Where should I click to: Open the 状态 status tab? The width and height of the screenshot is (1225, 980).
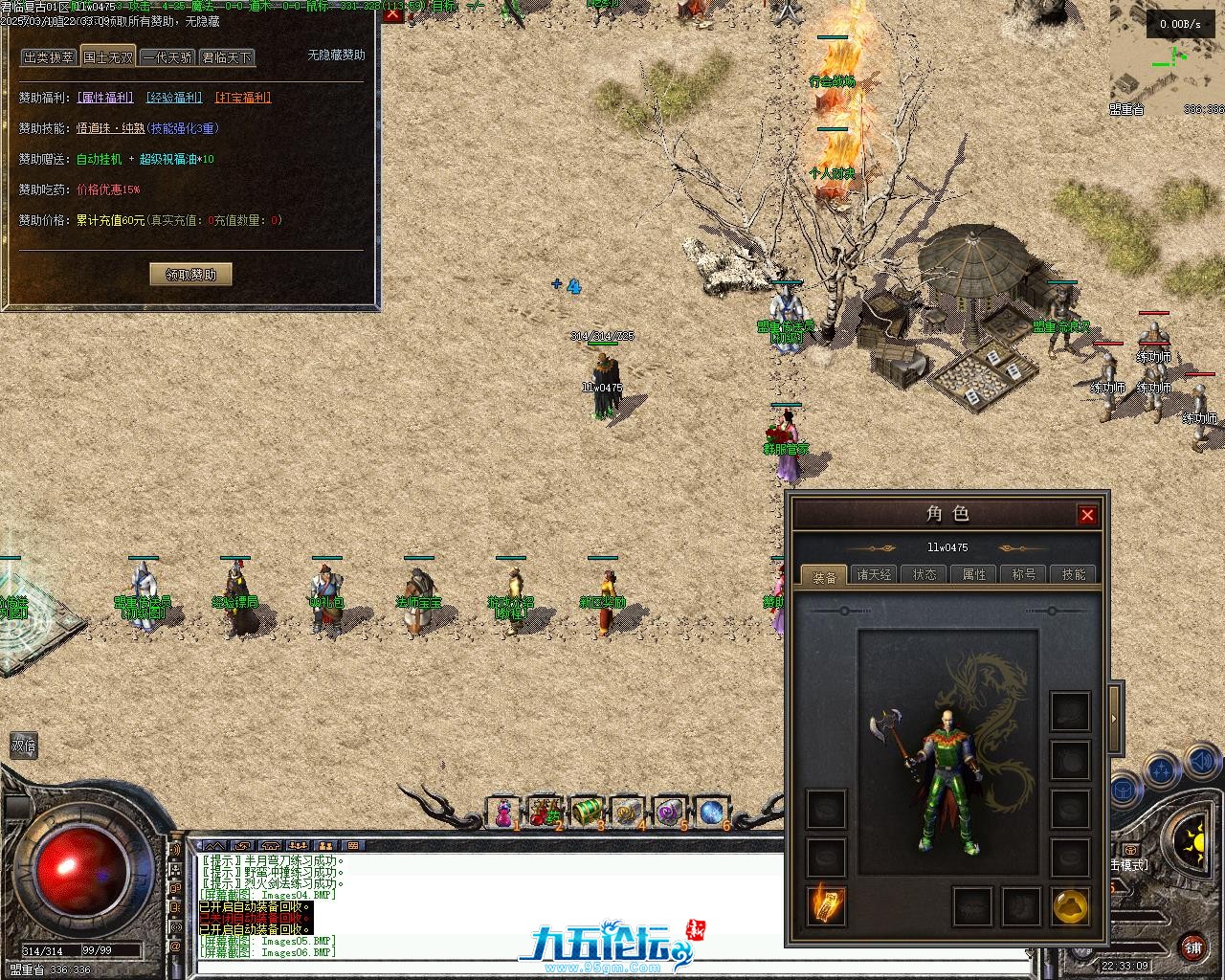(x=924, y=574)
